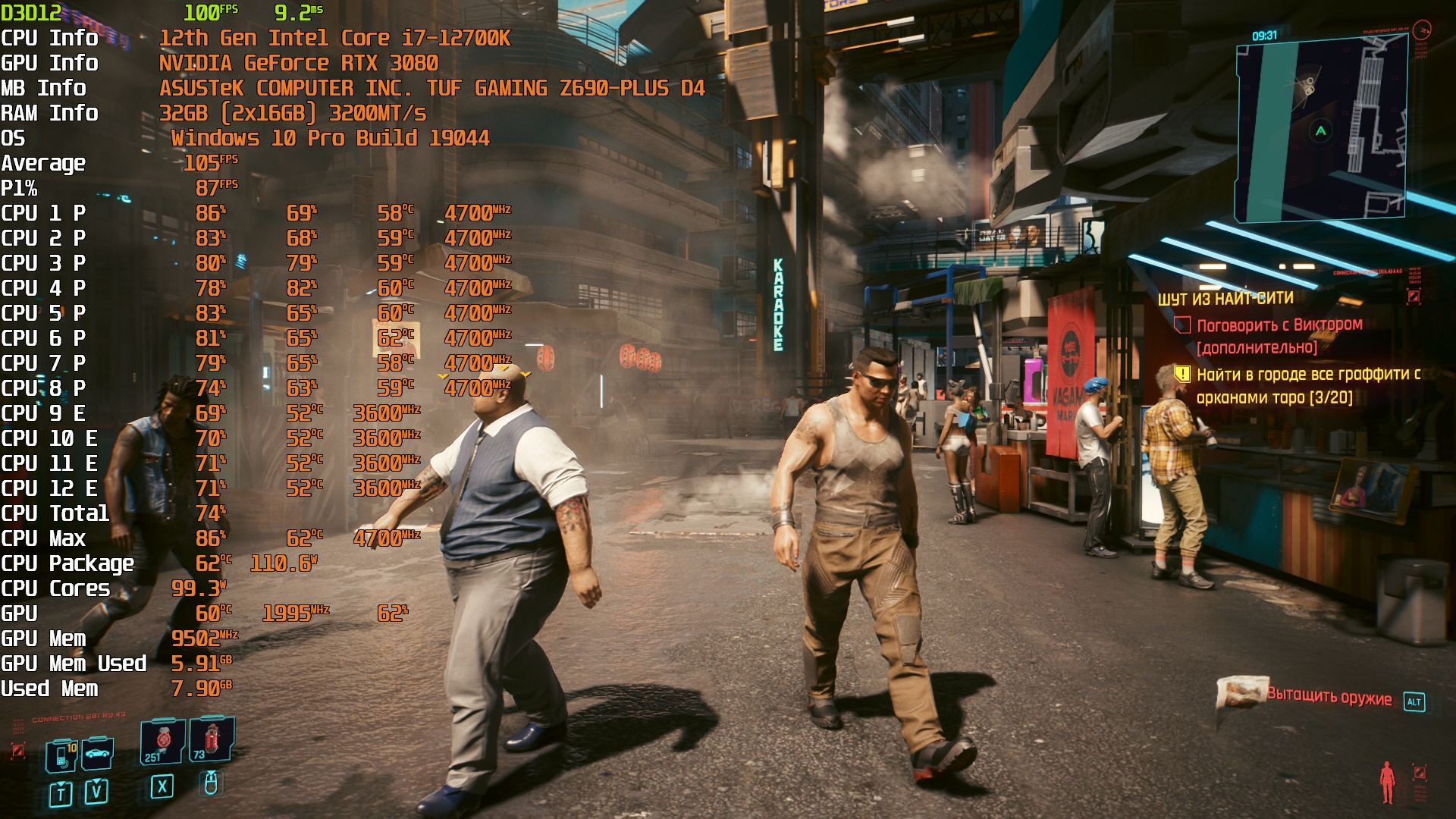
Task: Click the red body status silhouette icon
Action: point(1387,783)
